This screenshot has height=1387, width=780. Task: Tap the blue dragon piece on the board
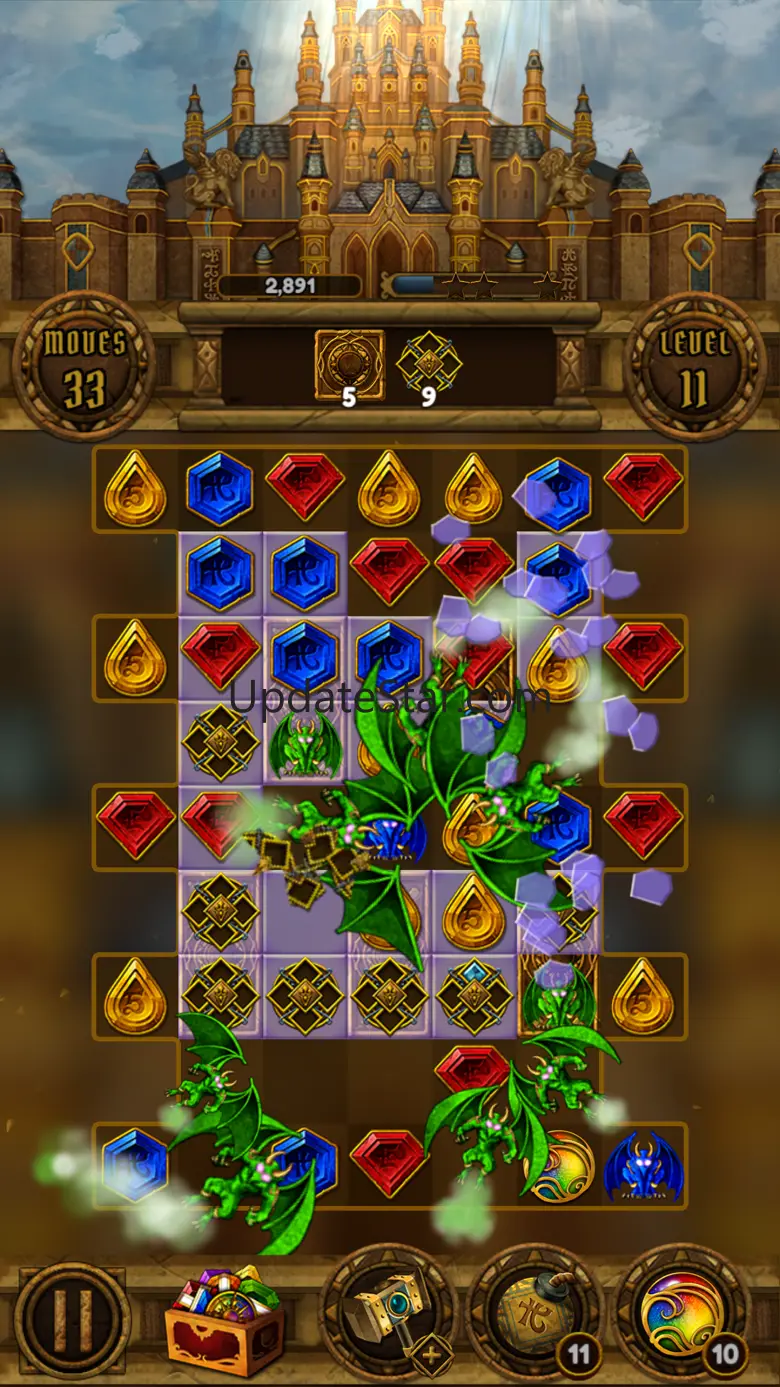tap(643, 1167)
